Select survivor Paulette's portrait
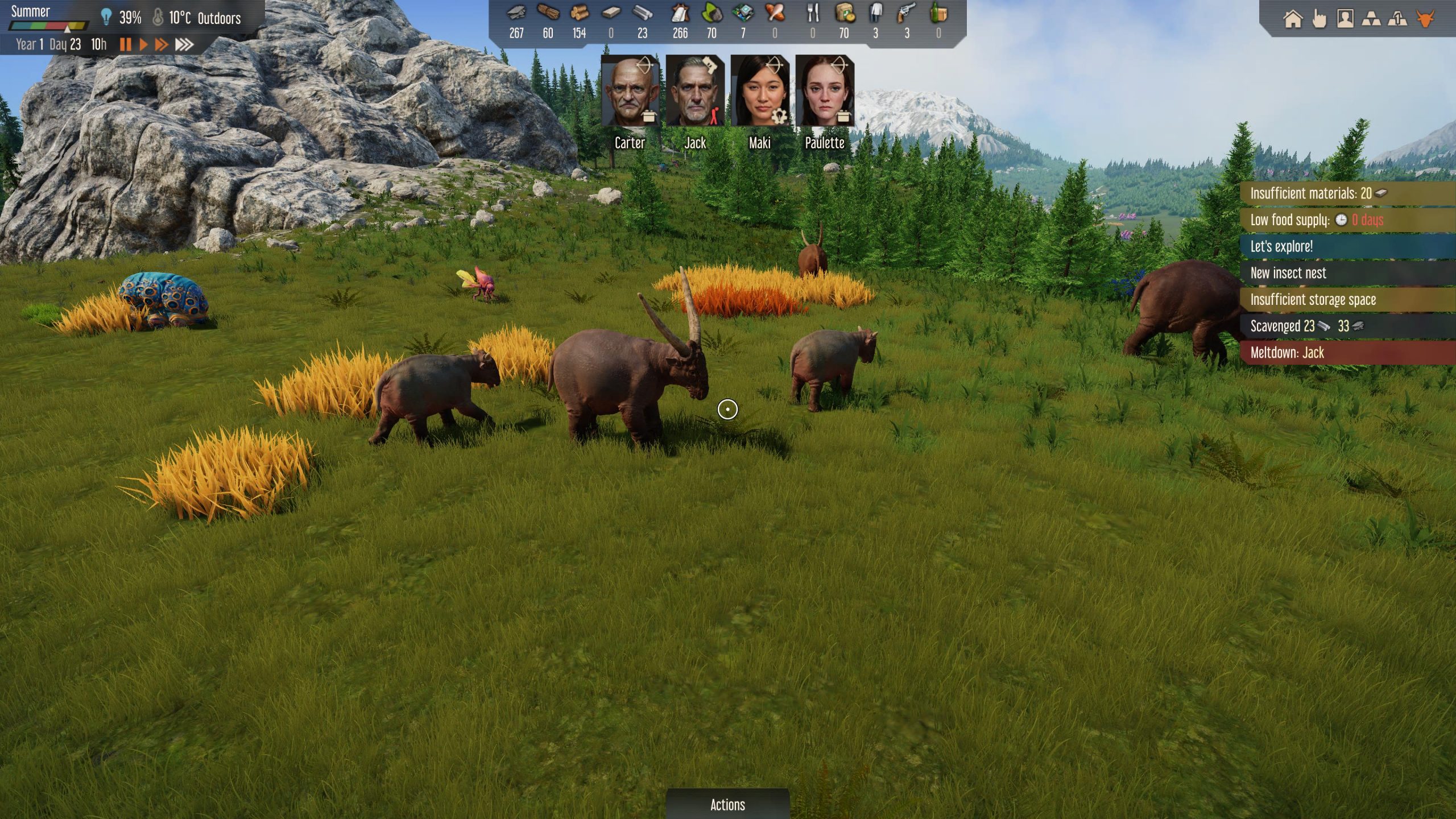 coord(824,91)
